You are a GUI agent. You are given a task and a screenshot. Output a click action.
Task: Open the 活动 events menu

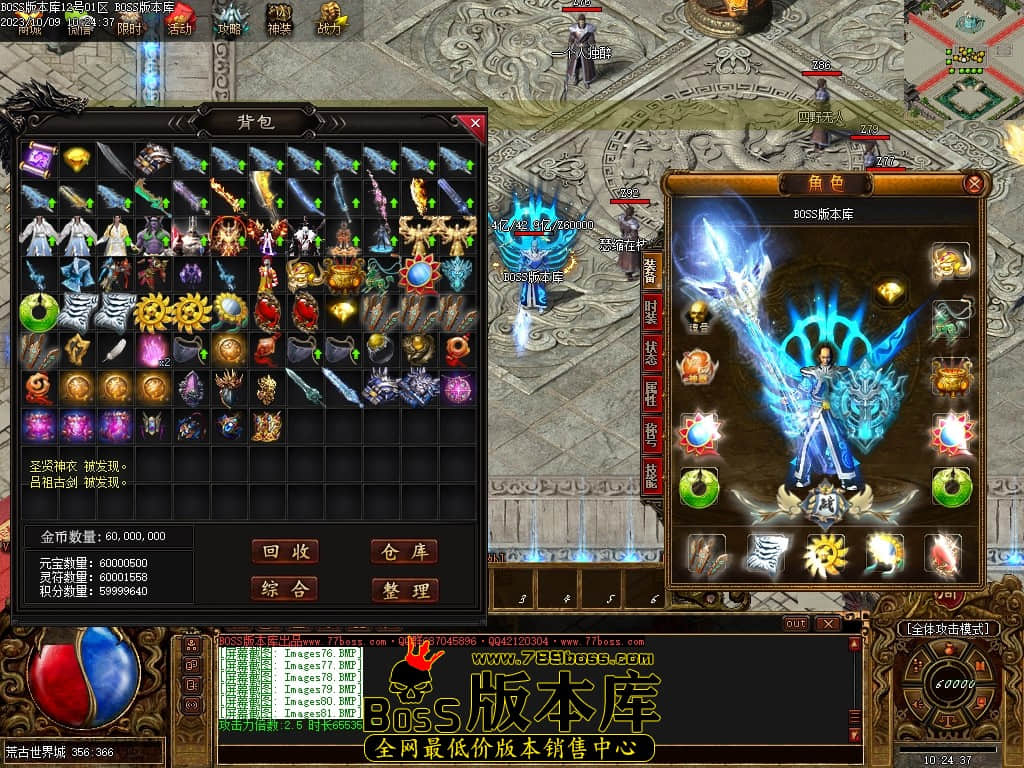click(179, 18)
